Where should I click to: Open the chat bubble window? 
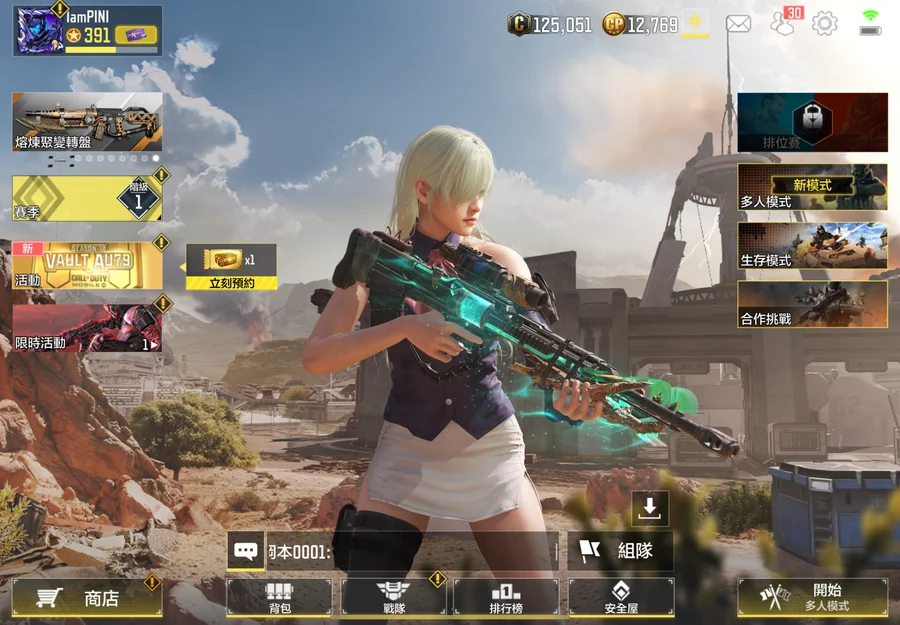coord(245,550)
